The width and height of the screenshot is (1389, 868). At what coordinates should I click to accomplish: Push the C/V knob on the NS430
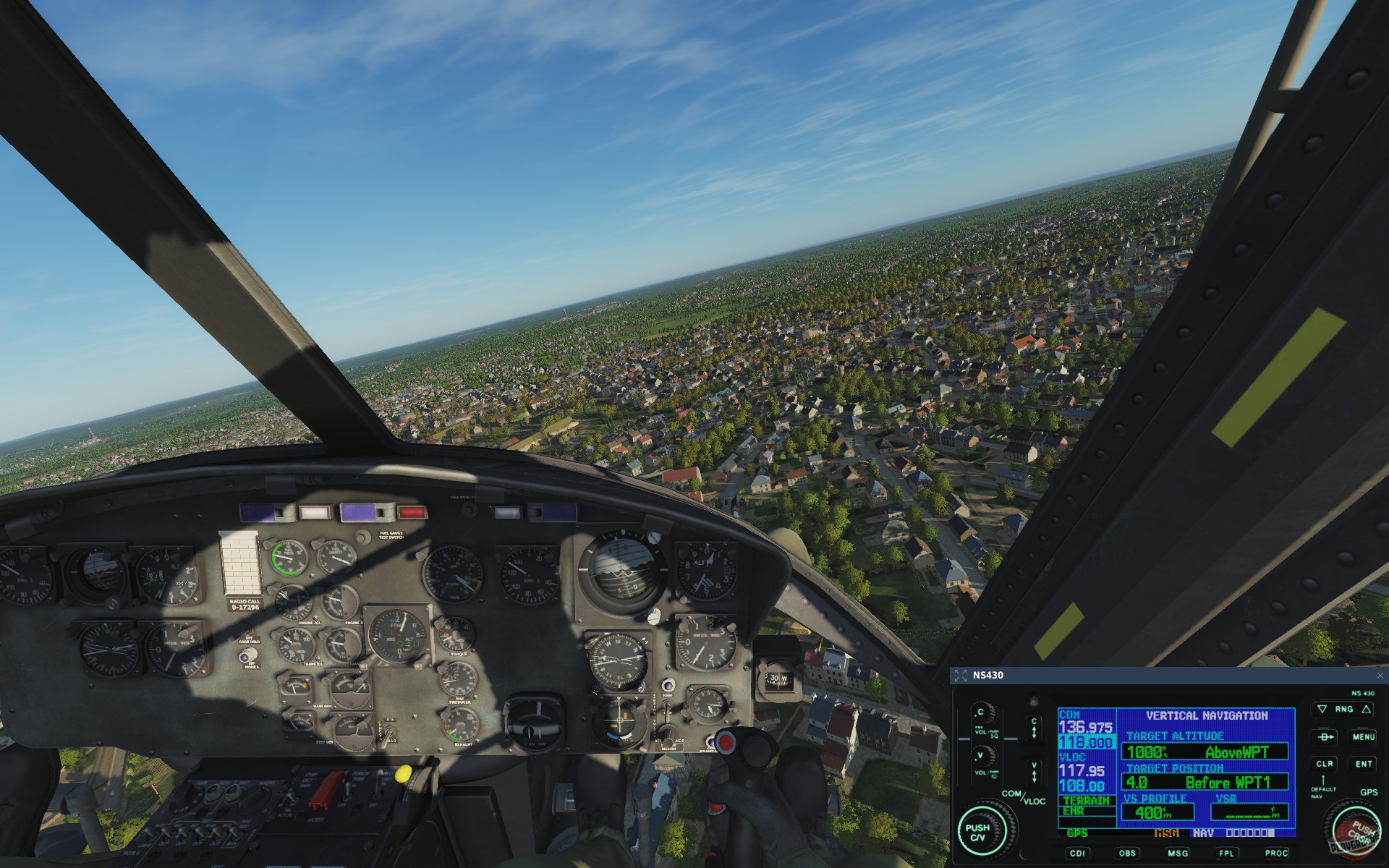982,832
